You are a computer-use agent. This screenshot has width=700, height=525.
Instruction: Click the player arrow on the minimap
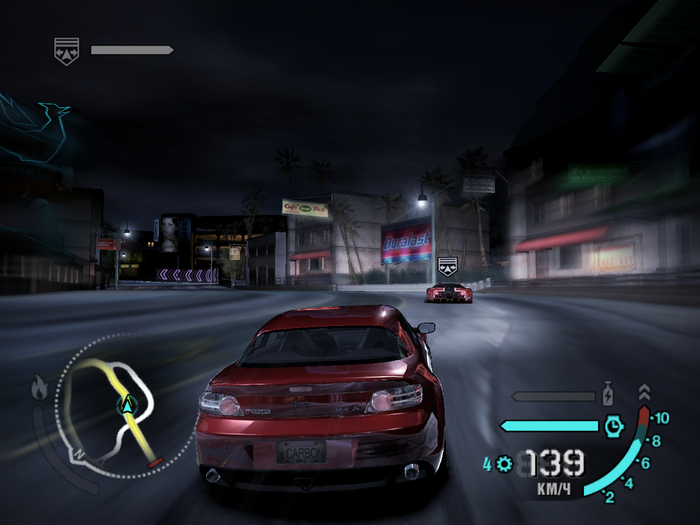click(128, 405)
